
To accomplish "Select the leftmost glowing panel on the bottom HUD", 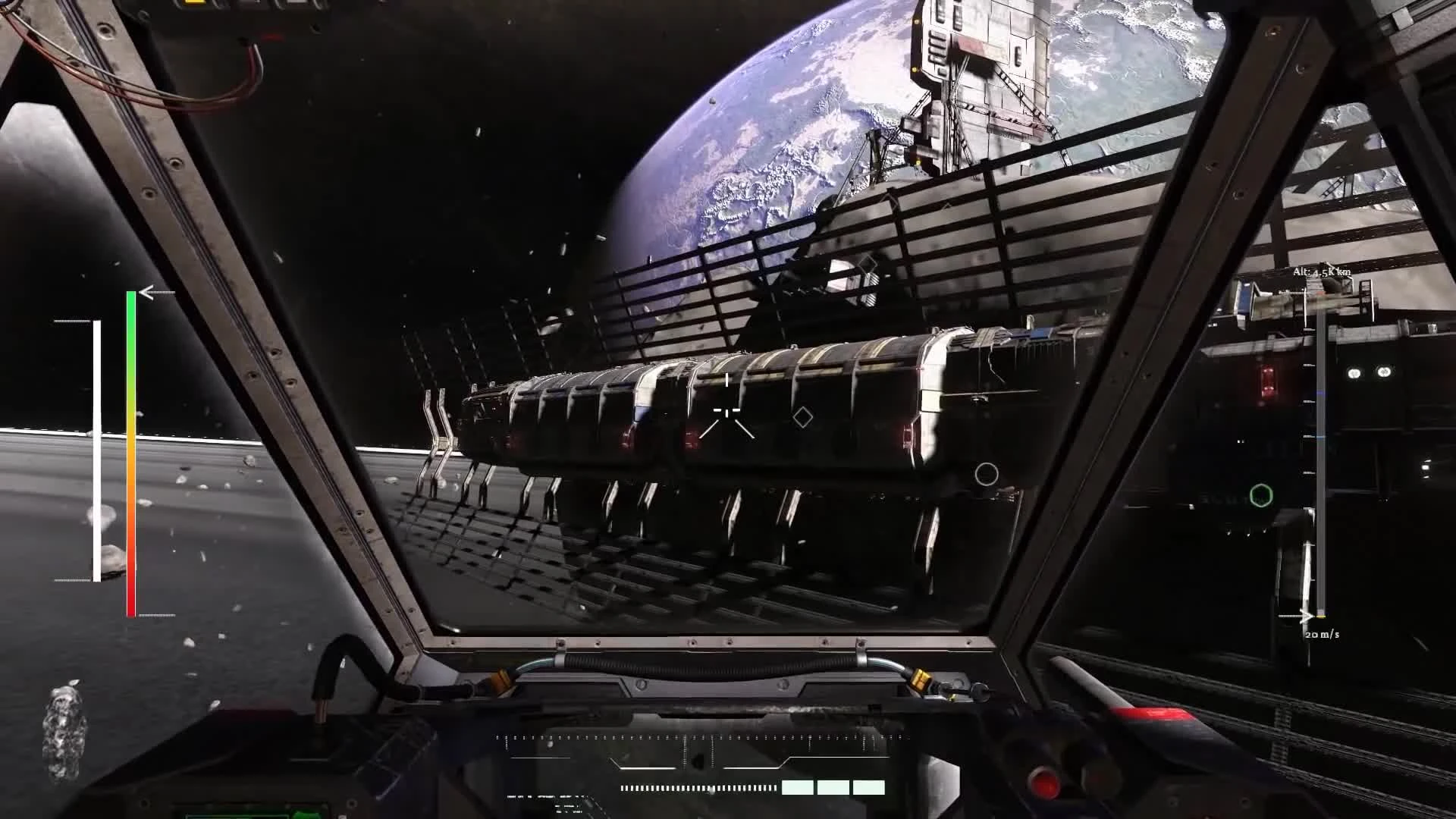I will 798,789.
